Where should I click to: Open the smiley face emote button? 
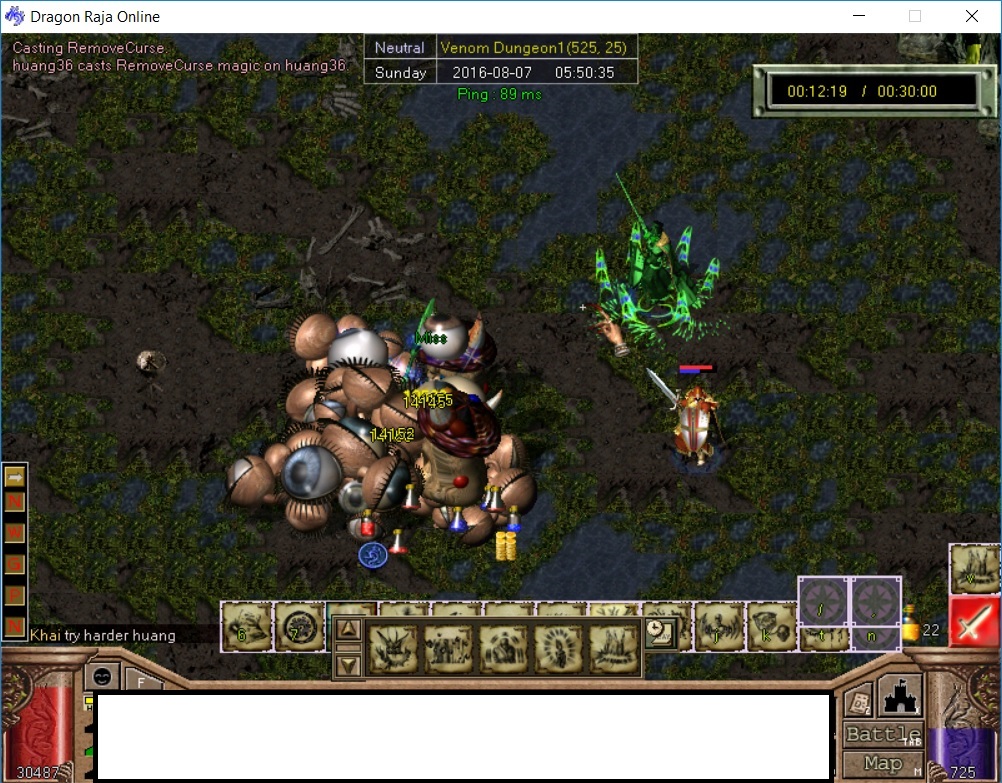coord(101,676)
